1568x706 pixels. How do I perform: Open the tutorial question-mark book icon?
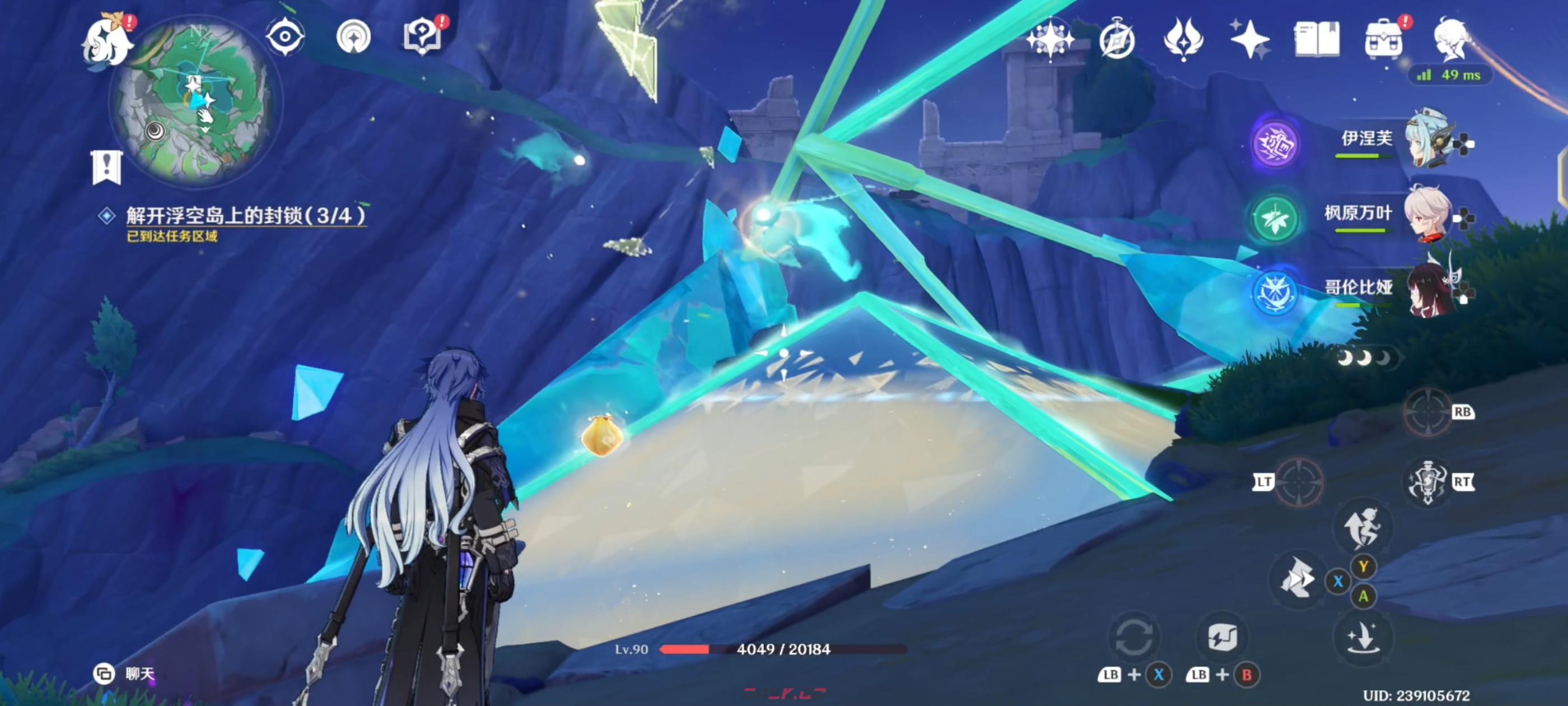coord(422,36)
